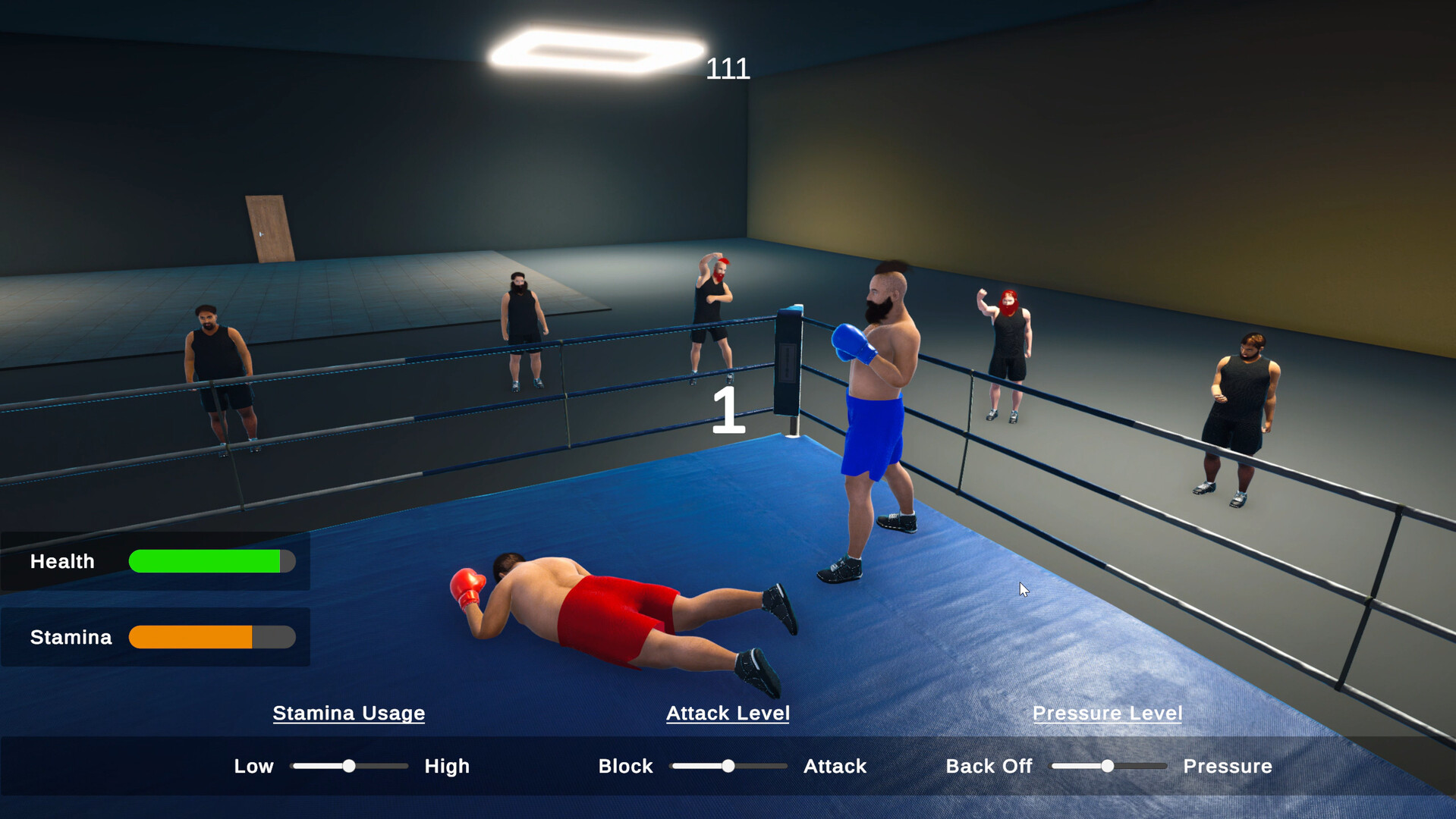The height and width of the screenshot is (819, 1456).
Task: Set stamina usage to High
Action: 447,766
